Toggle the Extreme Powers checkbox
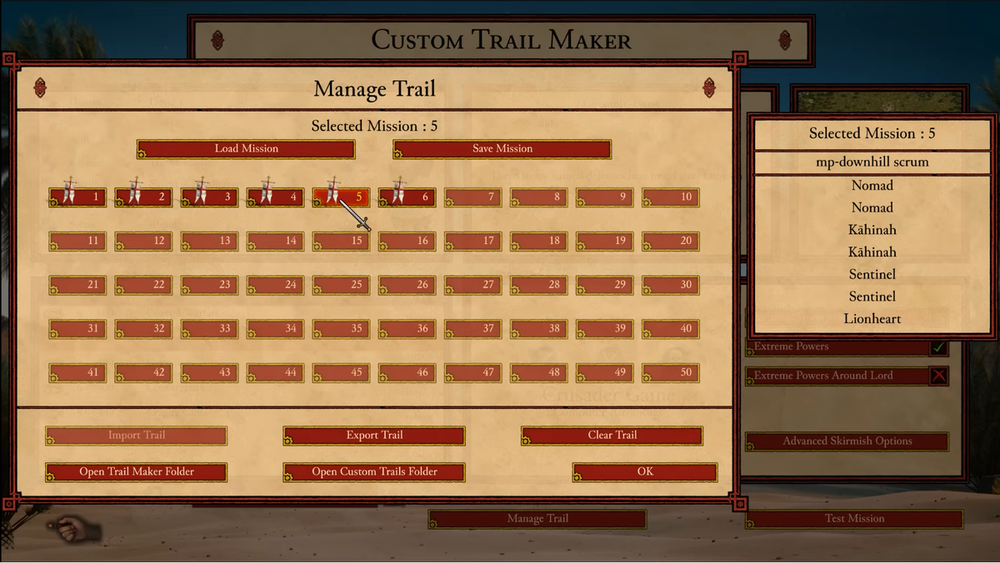This screenshot has width=1000, height=563. click(x=938, y=347)
